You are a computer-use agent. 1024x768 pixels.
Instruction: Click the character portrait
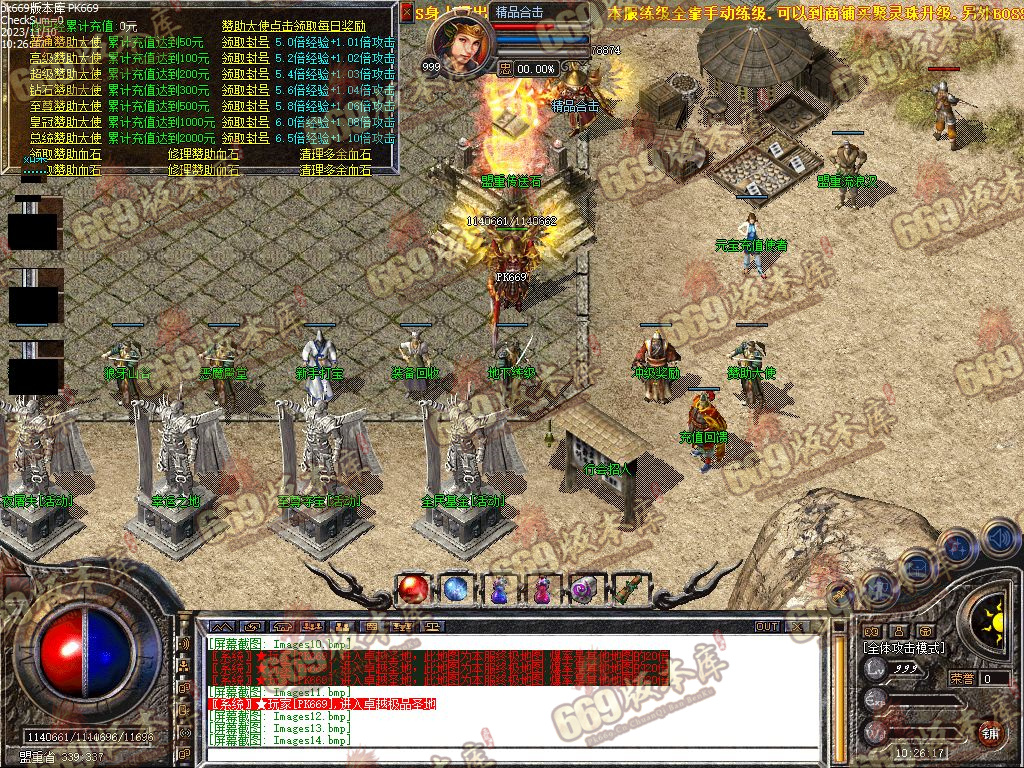pos(463,43)
